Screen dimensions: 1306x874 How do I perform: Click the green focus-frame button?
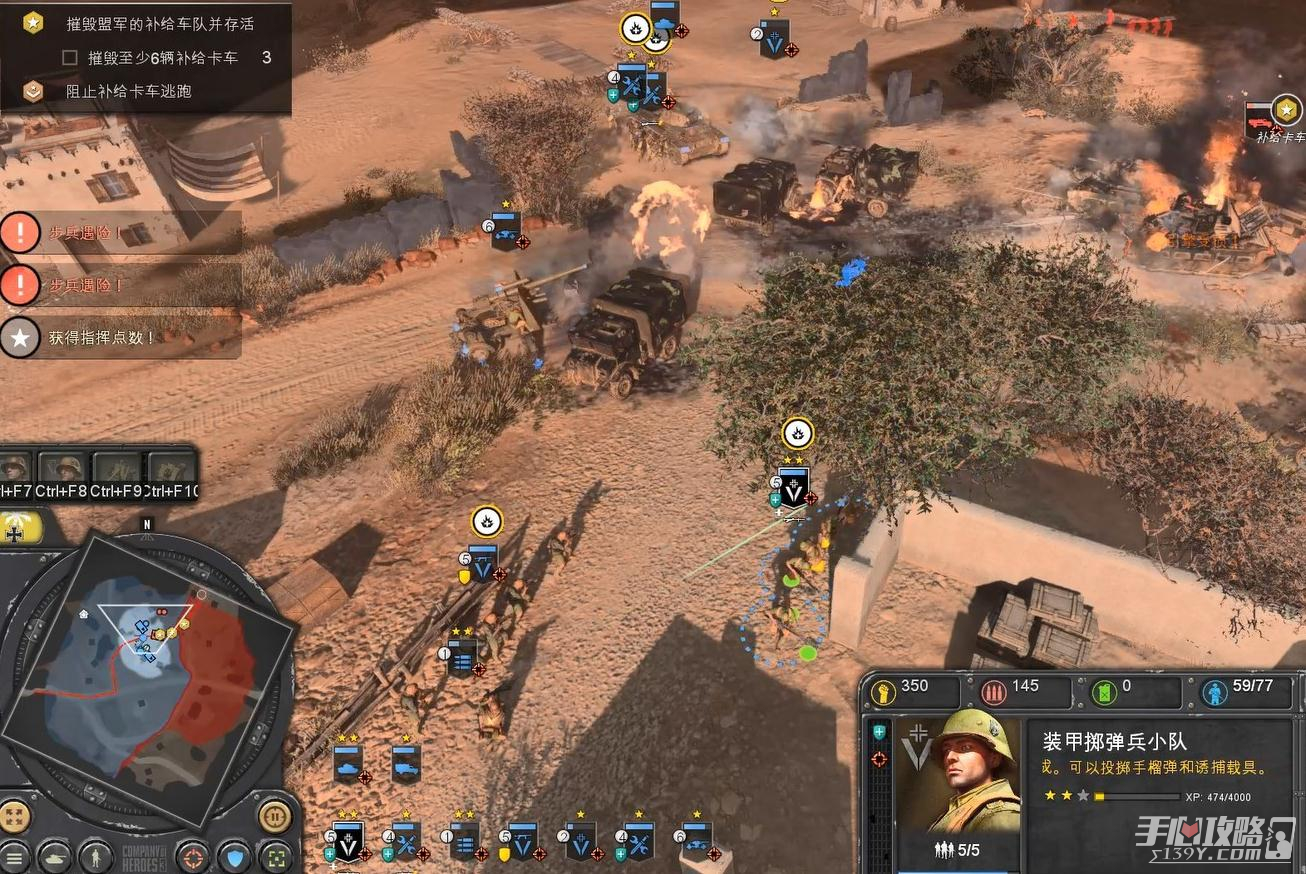276,858
